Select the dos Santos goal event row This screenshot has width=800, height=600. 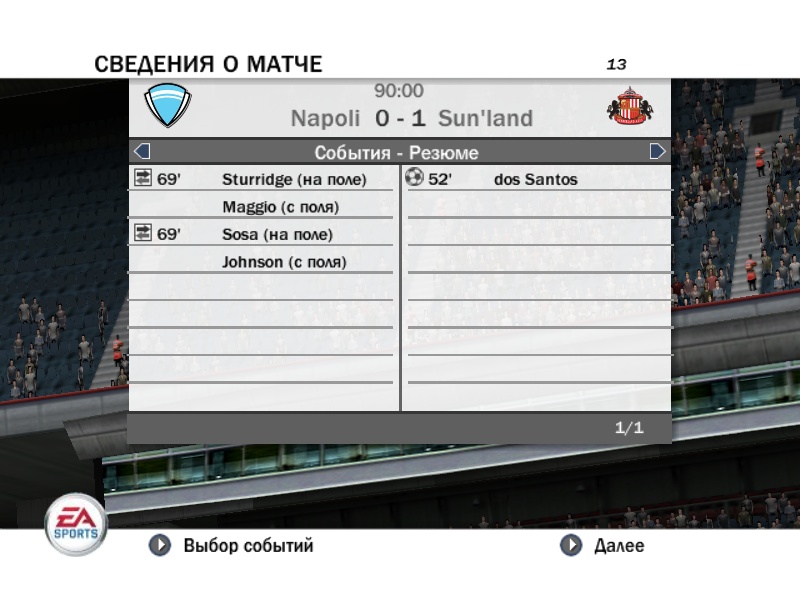pos(535,180)
